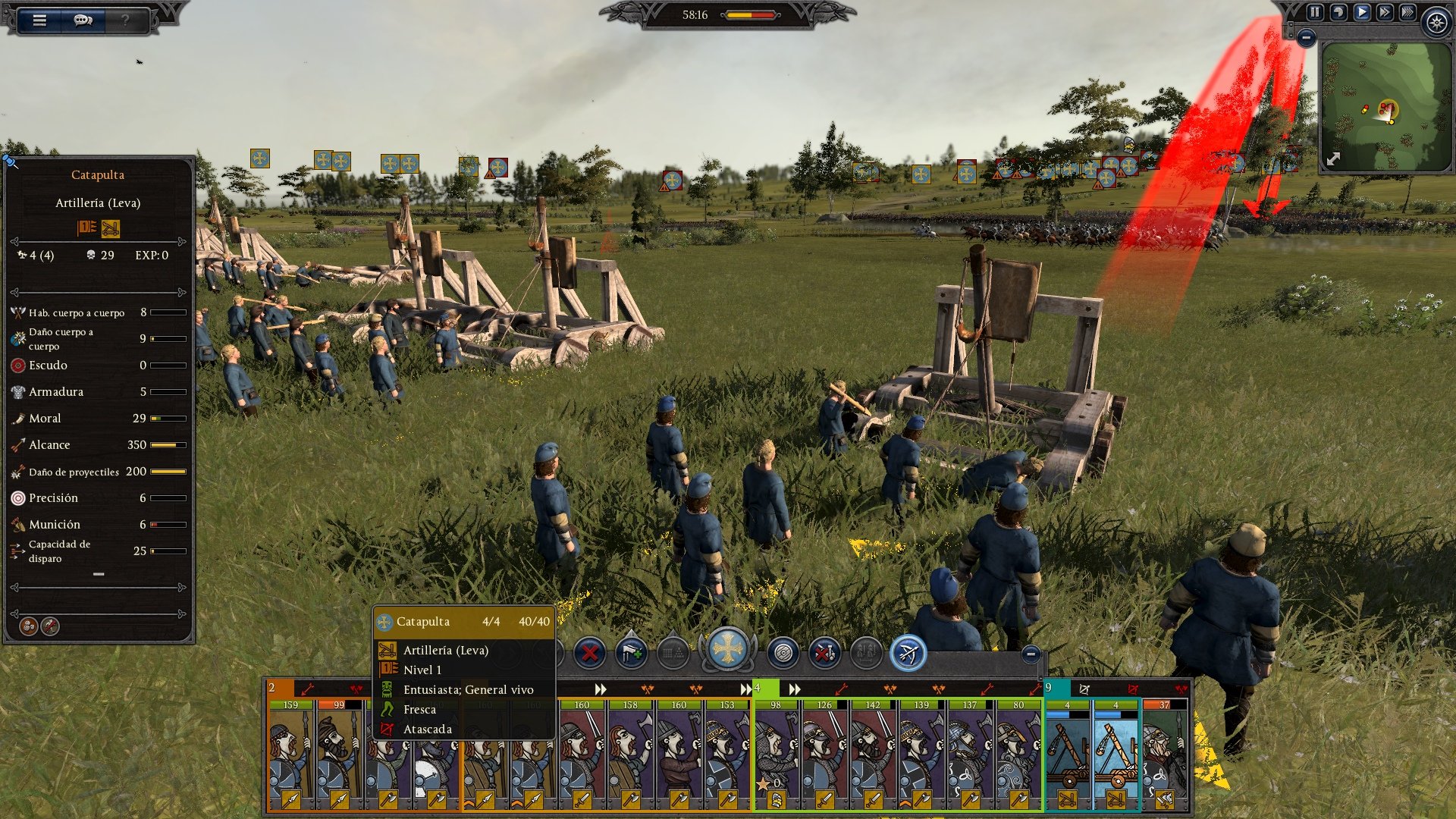
Task: Activate the fire-at-will bow button
Action: tap(908, 652)
